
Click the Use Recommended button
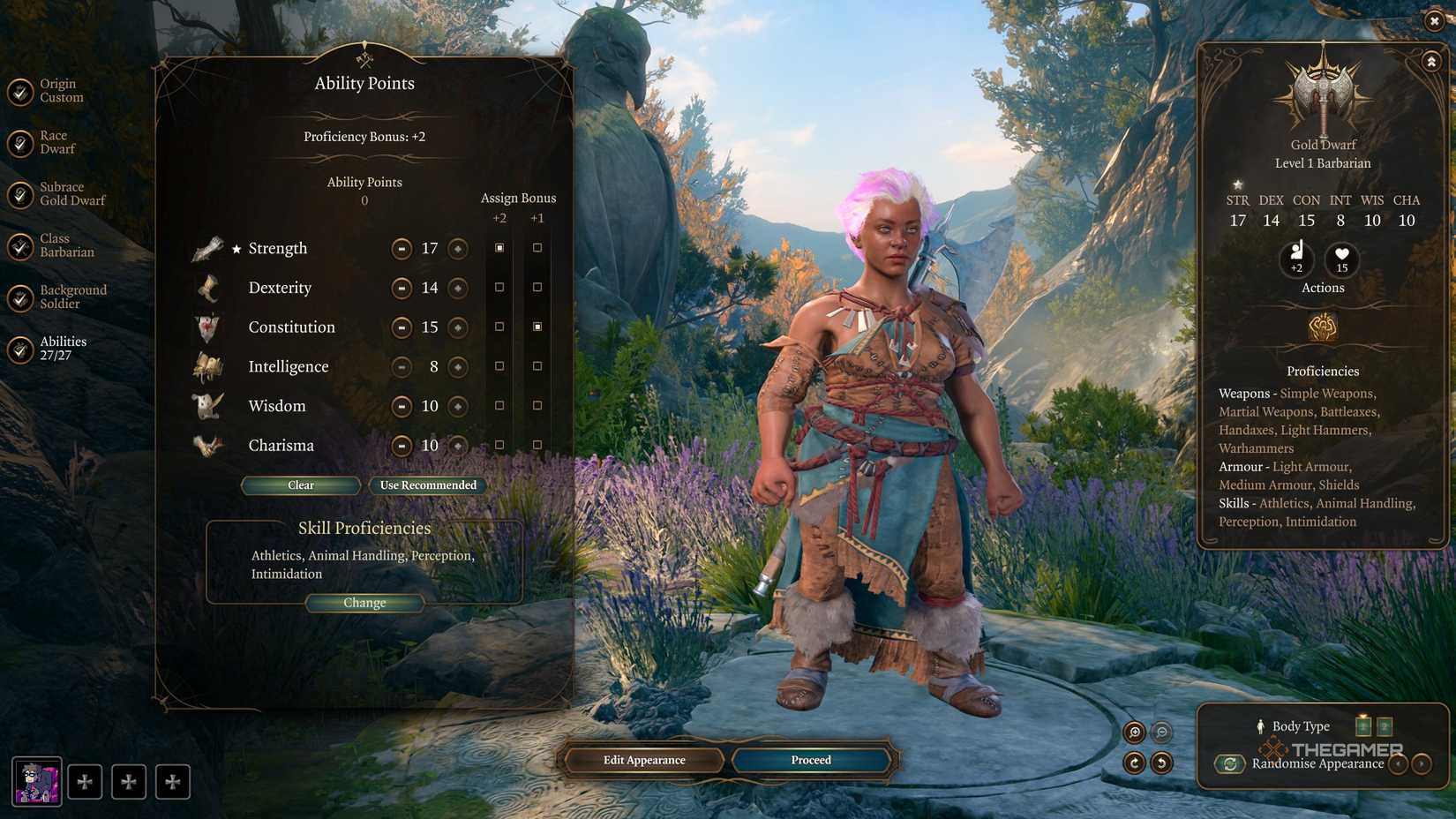[427, 485]
